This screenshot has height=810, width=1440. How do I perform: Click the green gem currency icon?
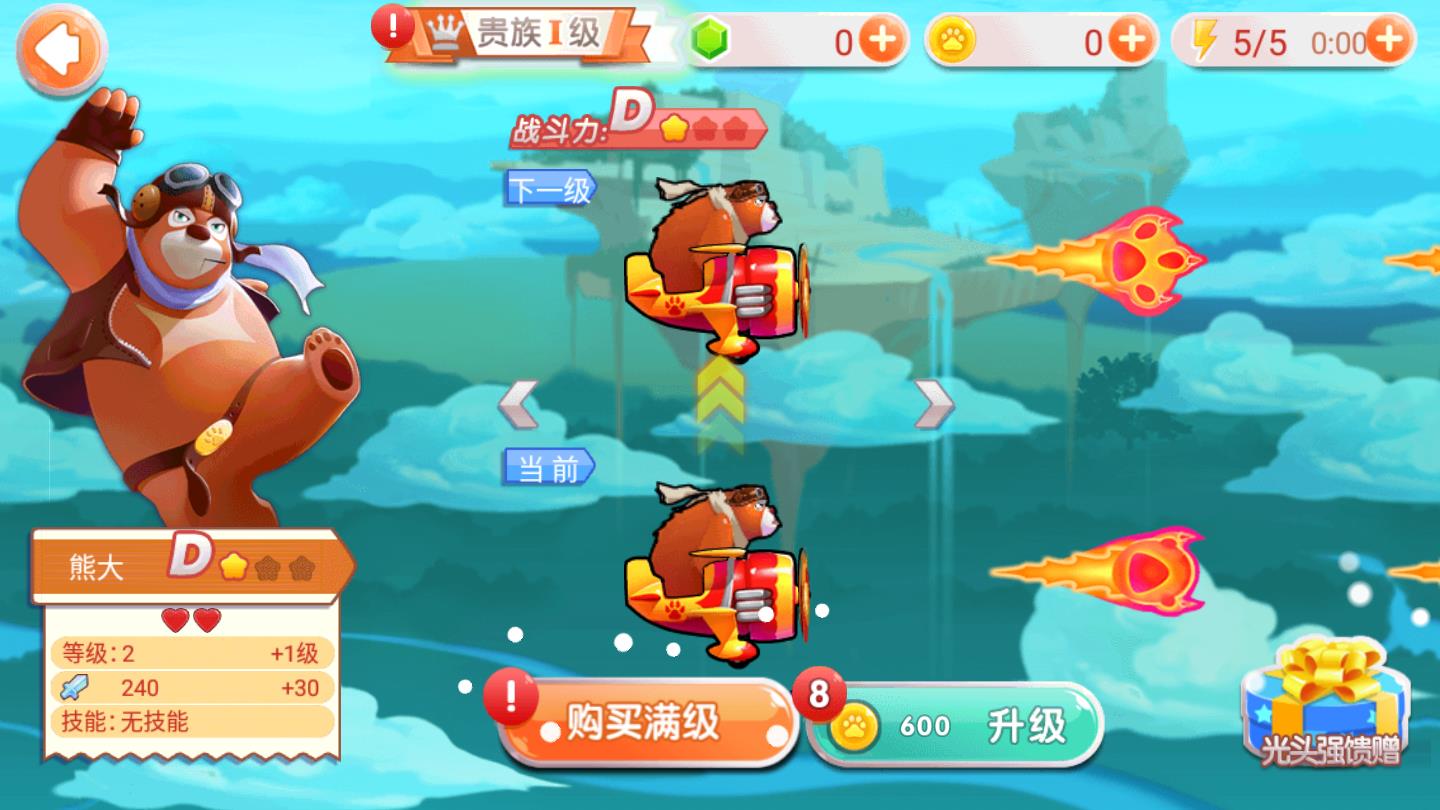coord(710,37)
